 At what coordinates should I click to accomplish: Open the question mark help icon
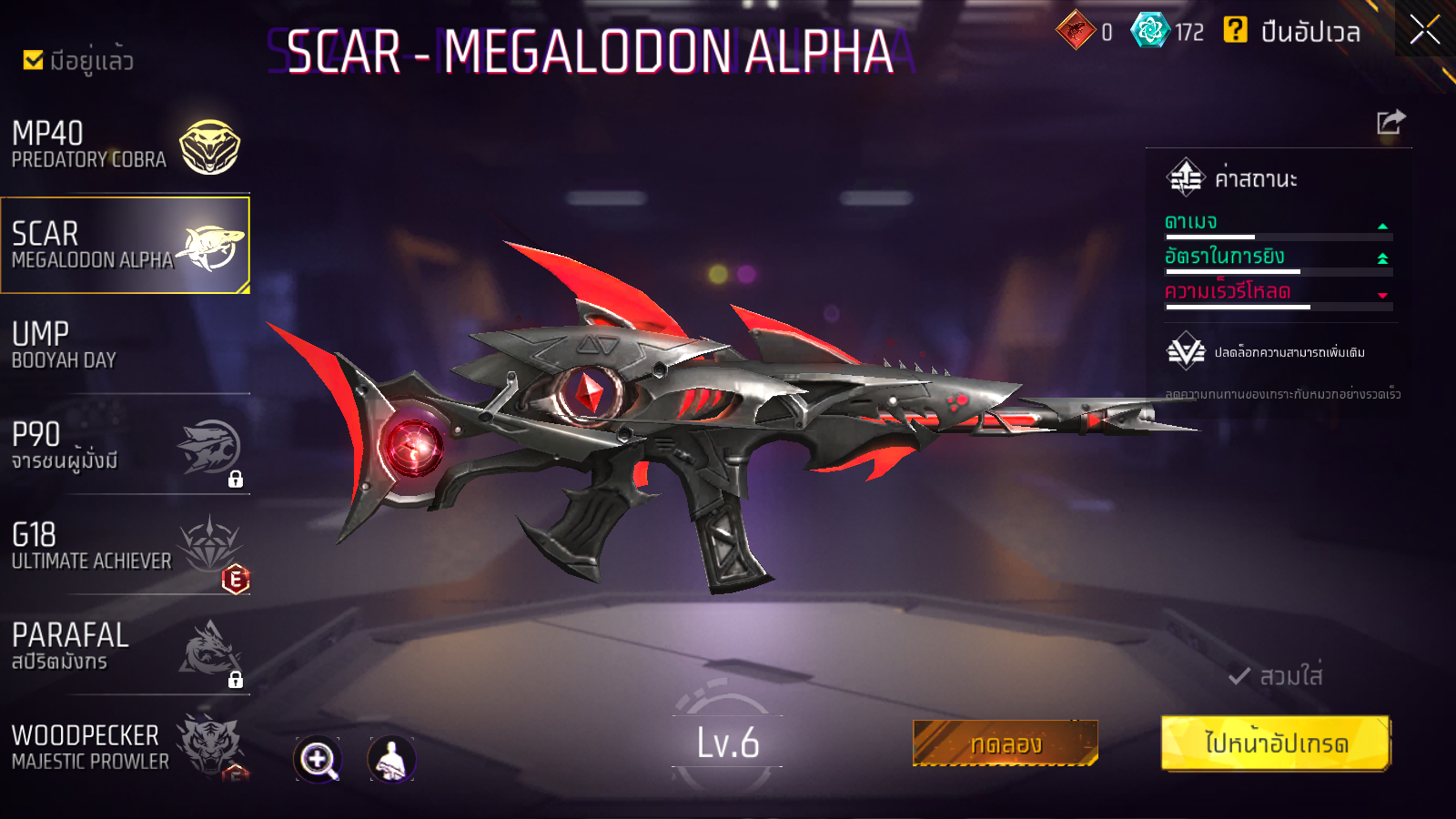(x=1235, y=31)
